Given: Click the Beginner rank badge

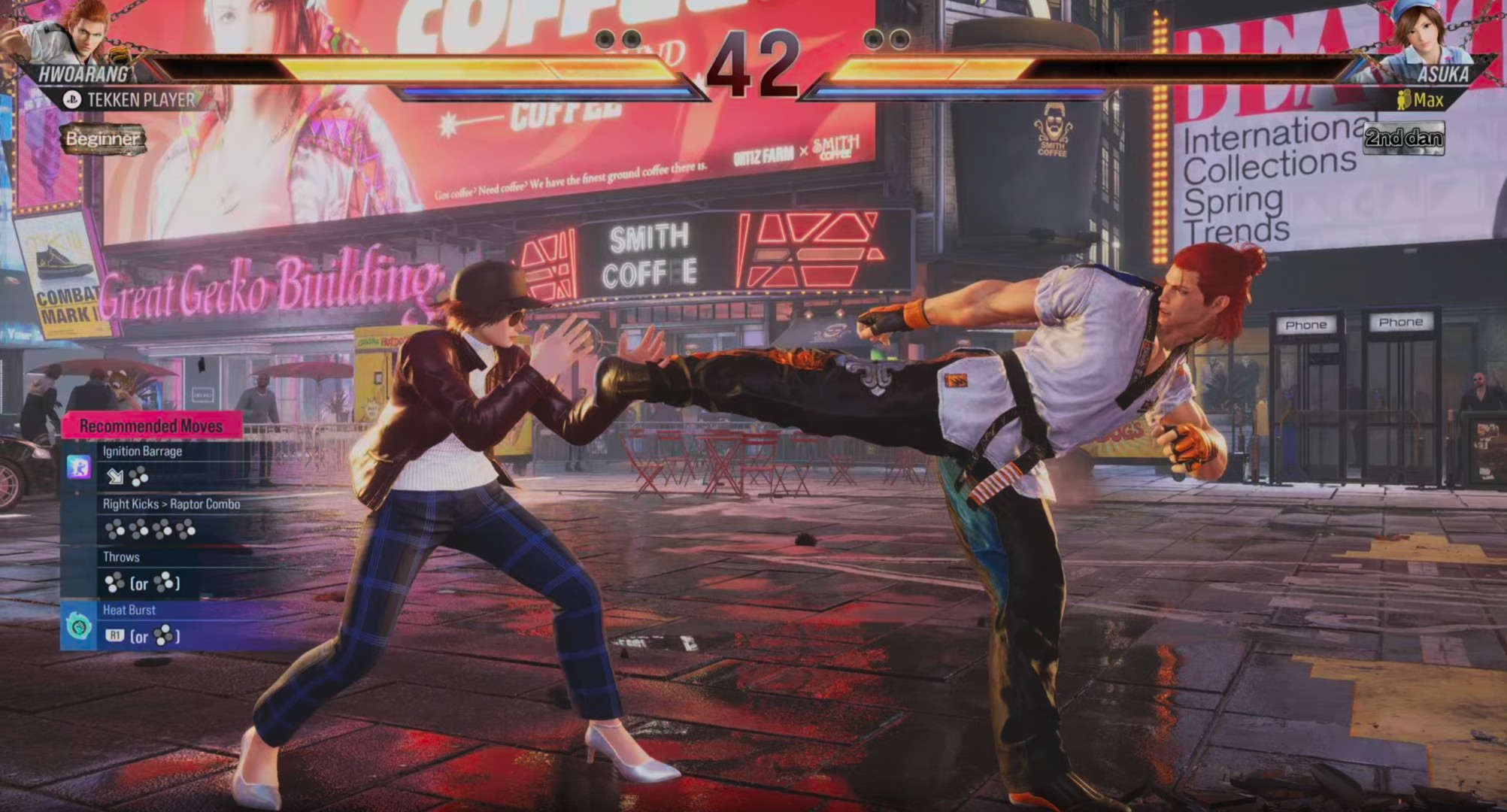Looking at the screenshot, I should tap(103, 139).
